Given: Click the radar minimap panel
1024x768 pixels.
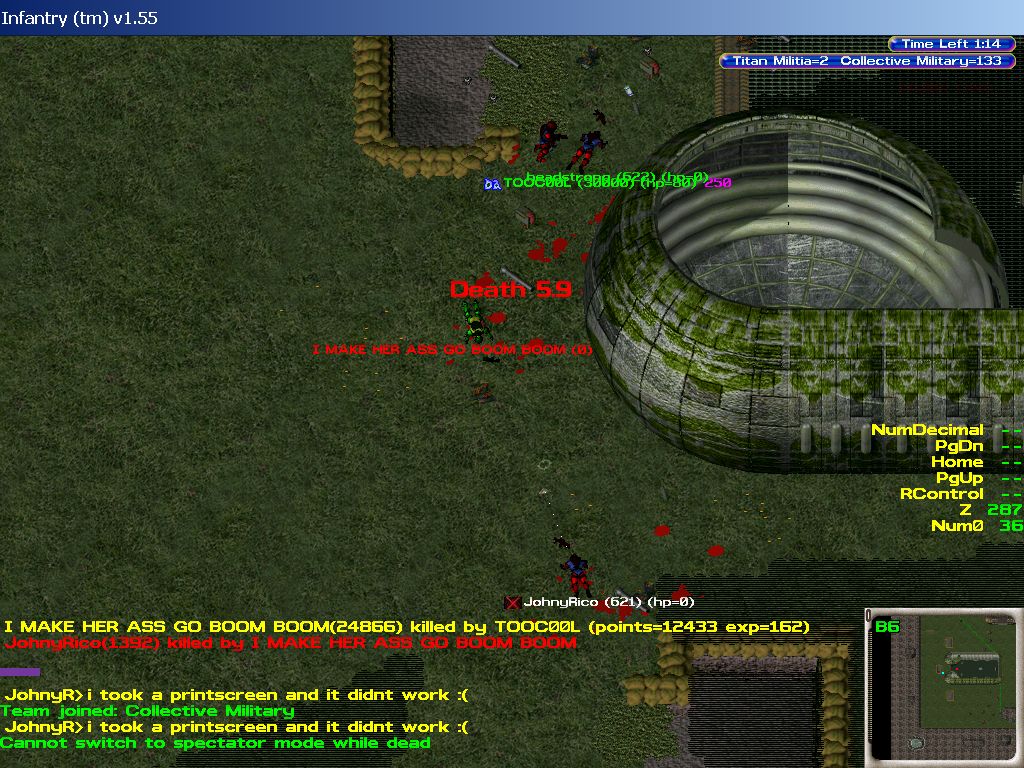Looking at the screenshot, I should [943, 688].
